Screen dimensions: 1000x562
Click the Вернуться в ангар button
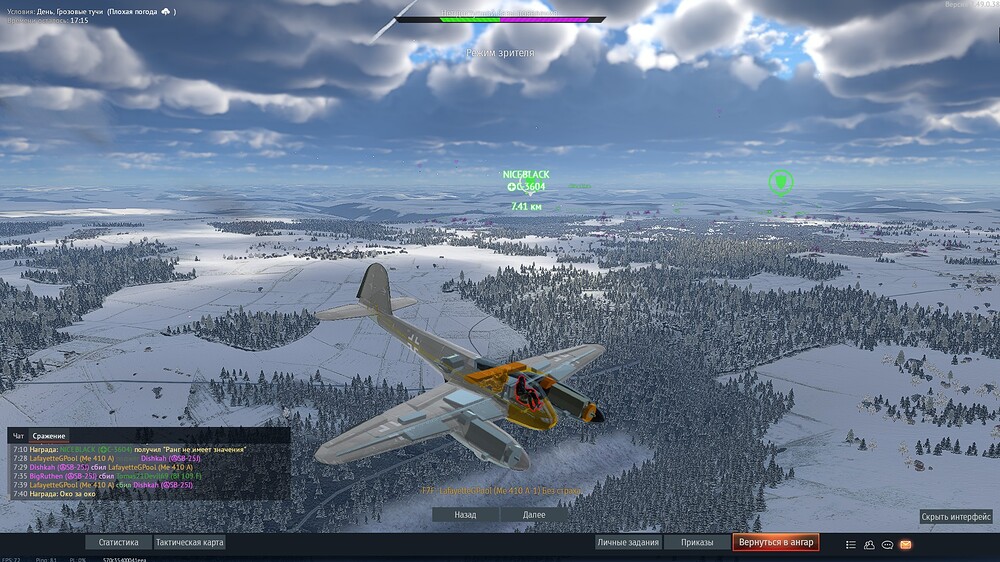pyautogui.click(x=776, y=542)
